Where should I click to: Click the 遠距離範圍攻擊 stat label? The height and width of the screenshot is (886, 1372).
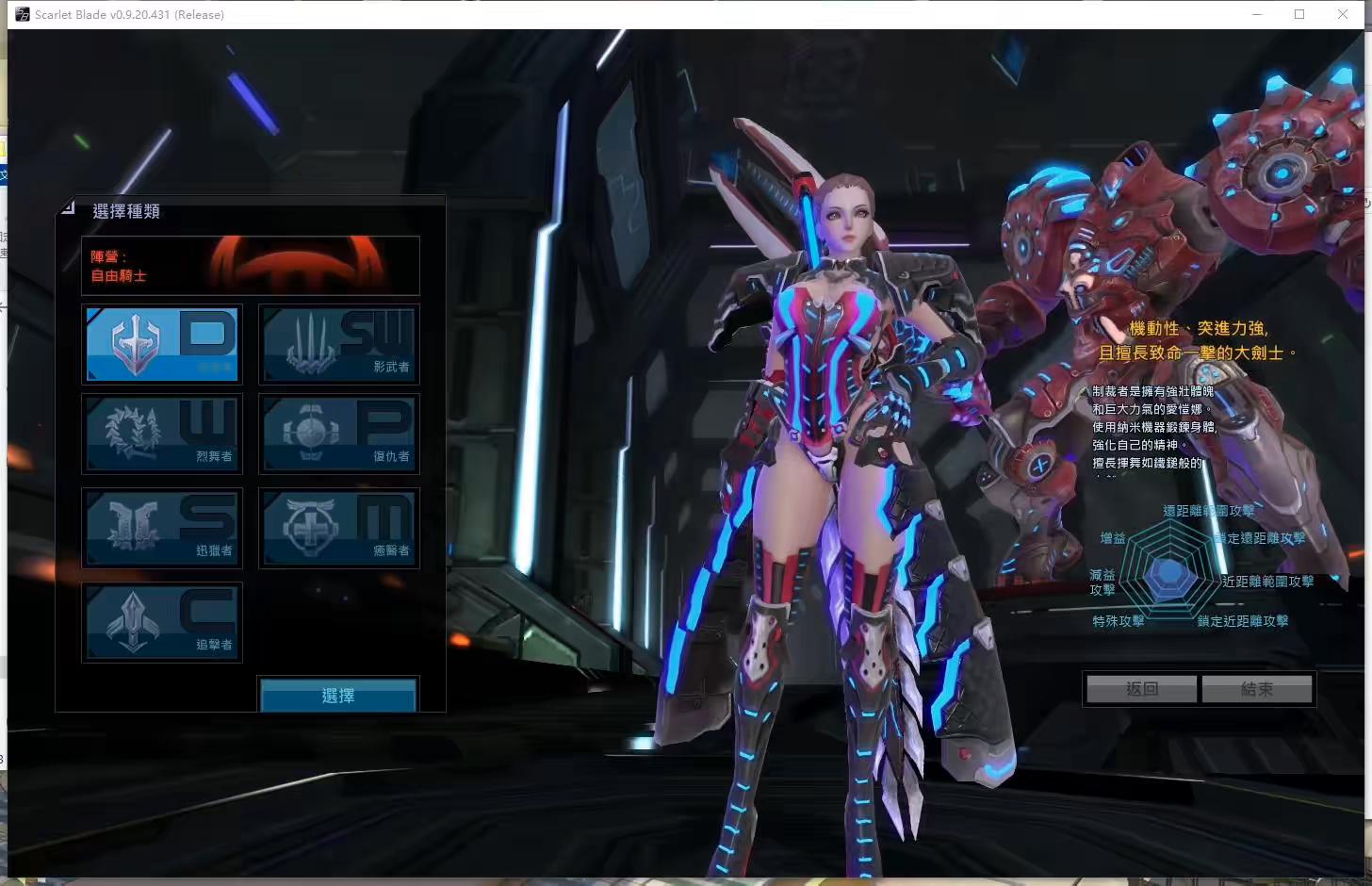tap(1207, 509)
